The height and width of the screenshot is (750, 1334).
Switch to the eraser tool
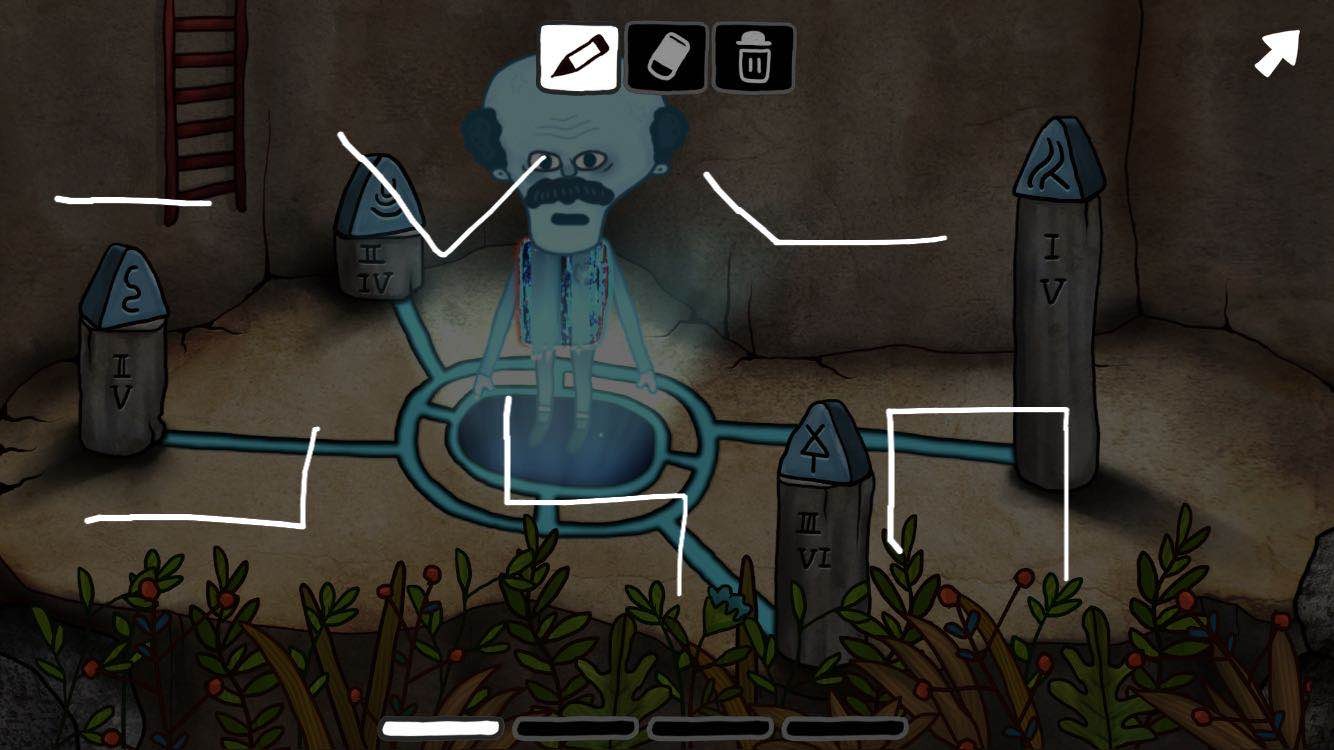pyautogui.click(x=667, y=58)
